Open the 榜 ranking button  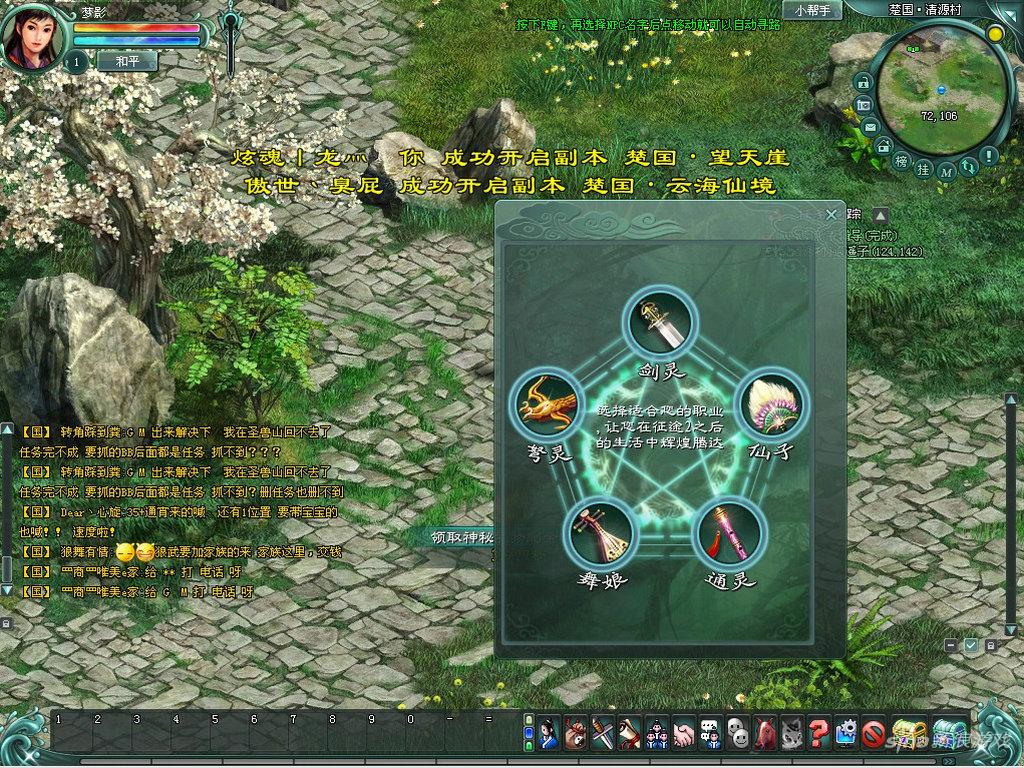click(x=901, y=163)
